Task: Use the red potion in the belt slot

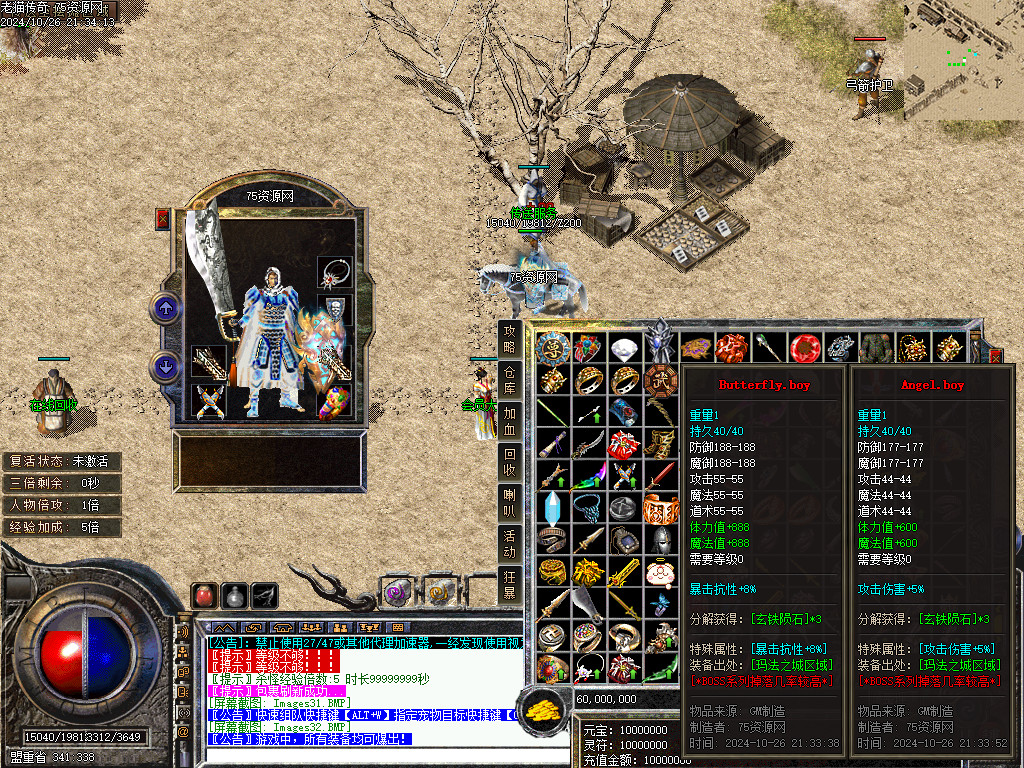Action: click(x=205, y=595)
